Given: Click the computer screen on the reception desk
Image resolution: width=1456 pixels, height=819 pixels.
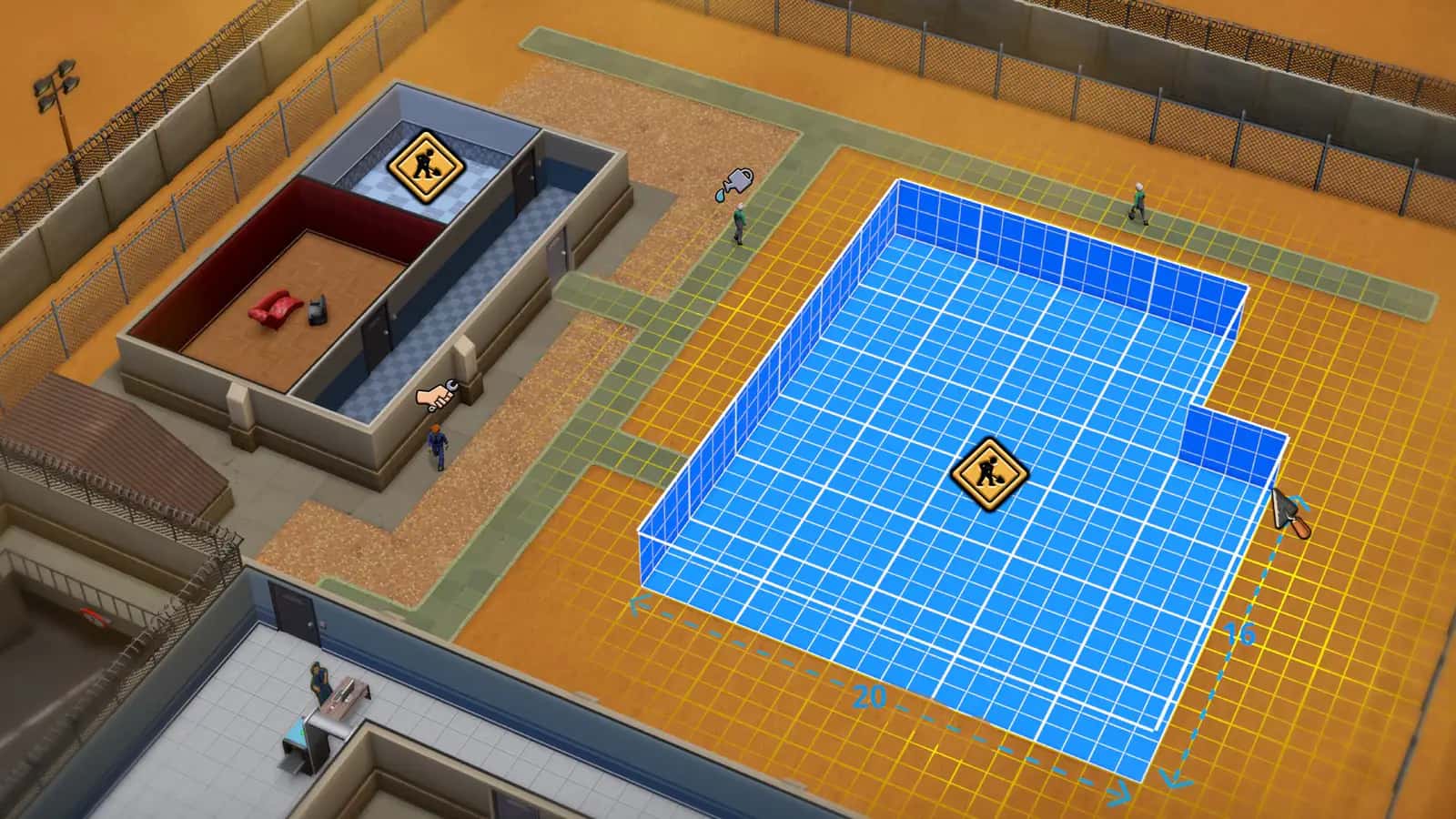Looking at the screenshot, I should click(x=344, y=690).
